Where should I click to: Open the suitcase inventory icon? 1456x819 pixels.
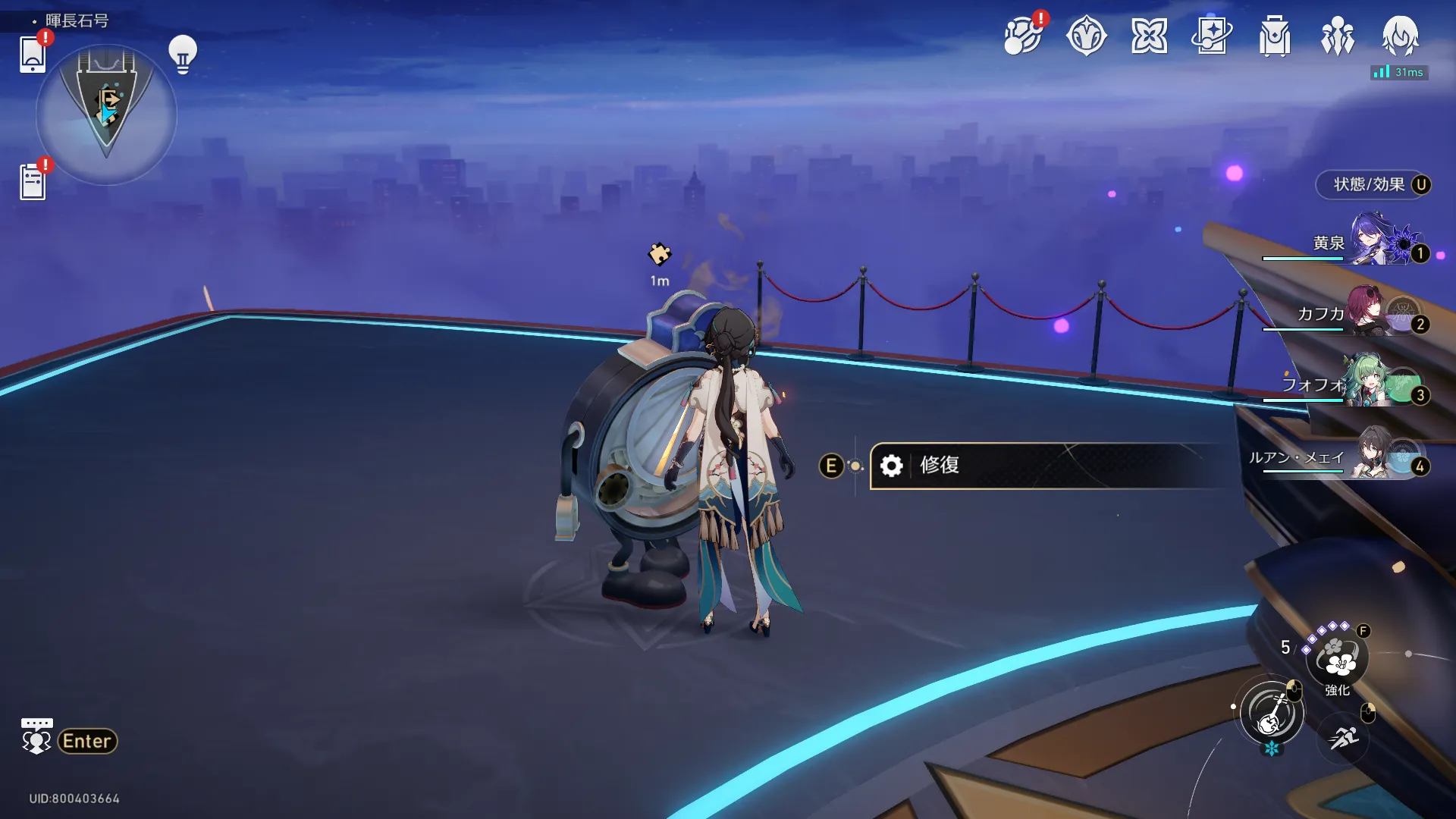1275,36
